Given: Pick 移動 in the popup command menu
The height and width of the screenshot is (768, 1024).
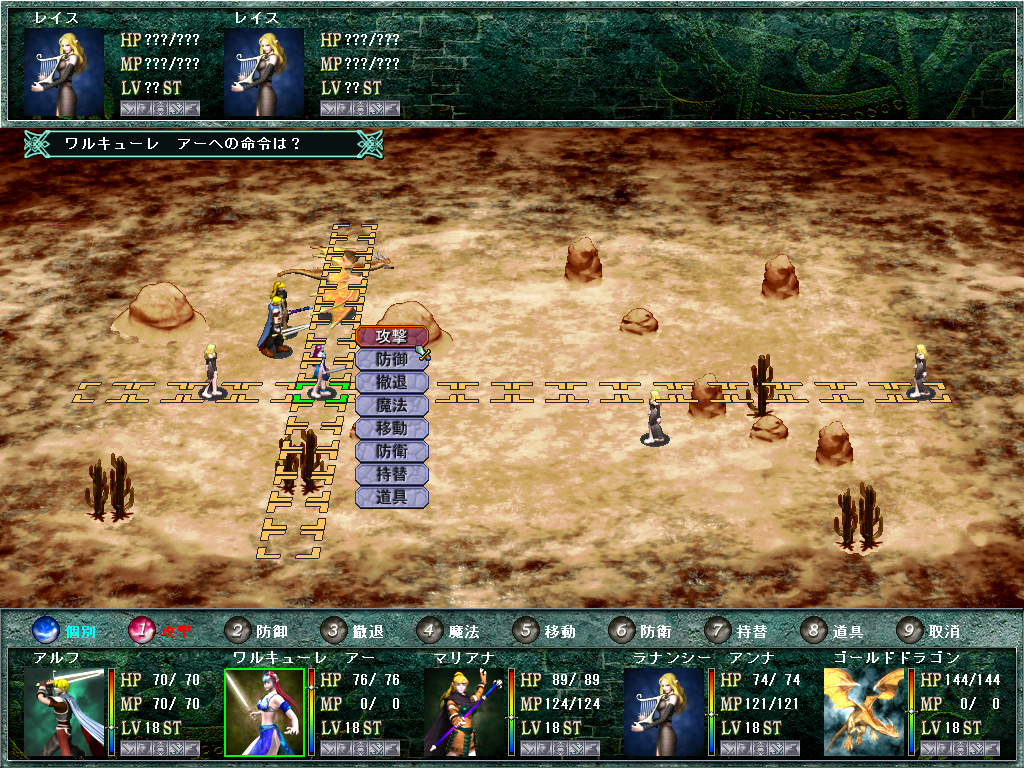Looking at the screenshot, I should pos(391,428).
